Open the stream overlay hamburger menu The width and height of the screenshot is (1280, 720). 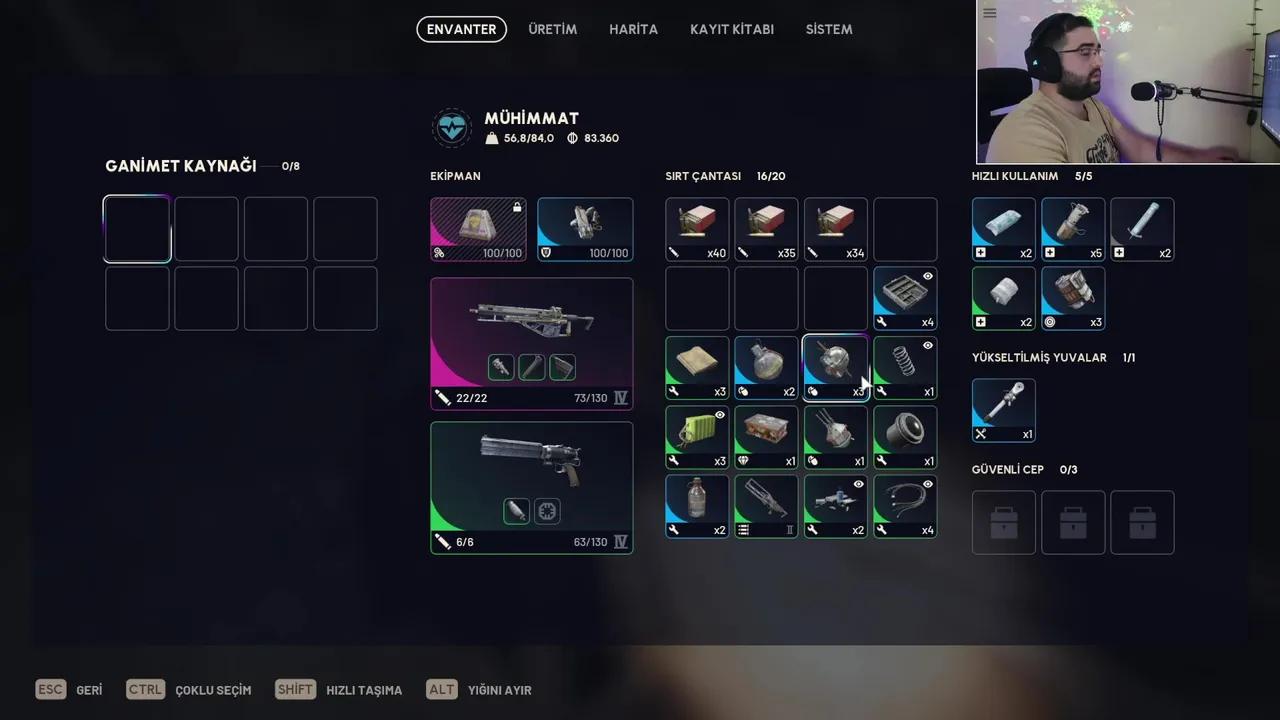[x=989, y=13]
